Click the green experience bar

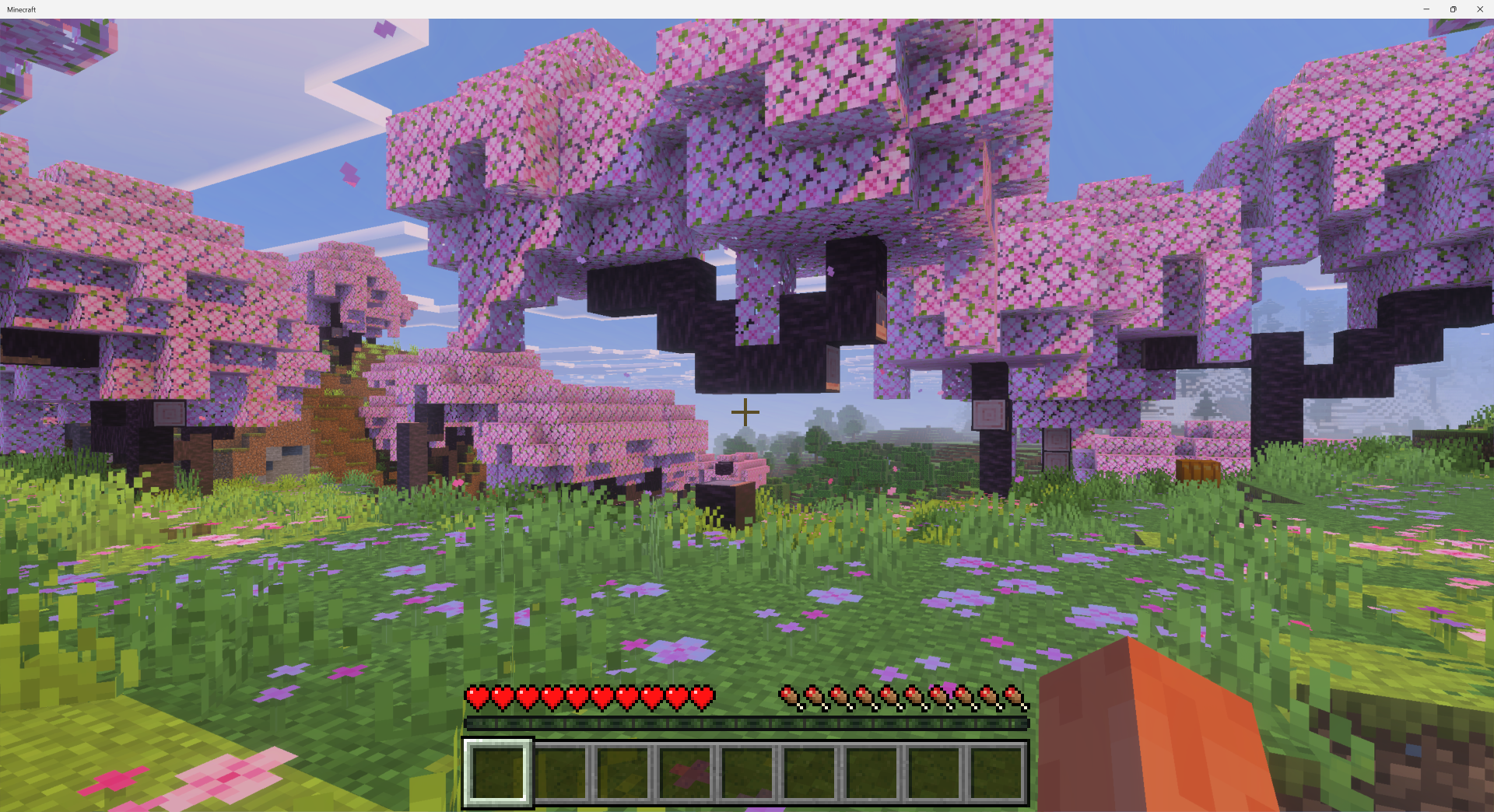coord(747,723)
